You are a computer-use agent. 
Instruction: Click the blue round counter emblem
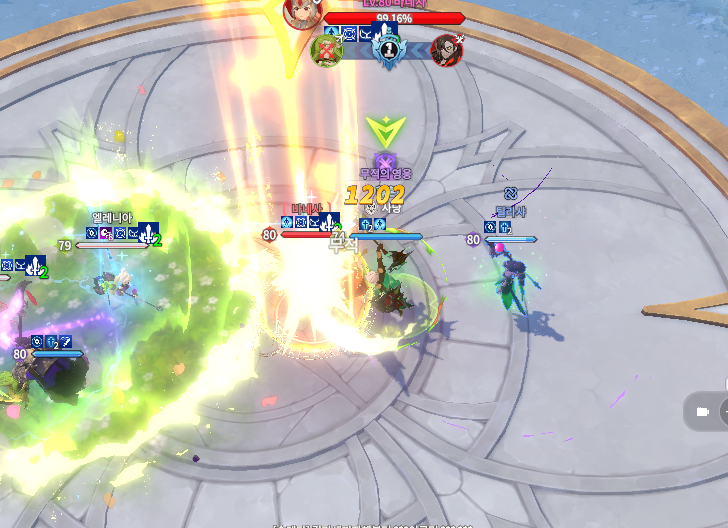tap(386, 49)
